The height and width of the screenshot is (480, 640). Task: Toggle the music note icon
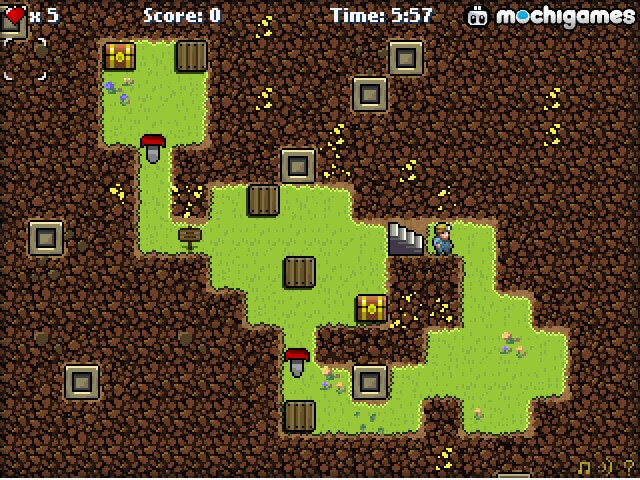click(x=586, y=467)
